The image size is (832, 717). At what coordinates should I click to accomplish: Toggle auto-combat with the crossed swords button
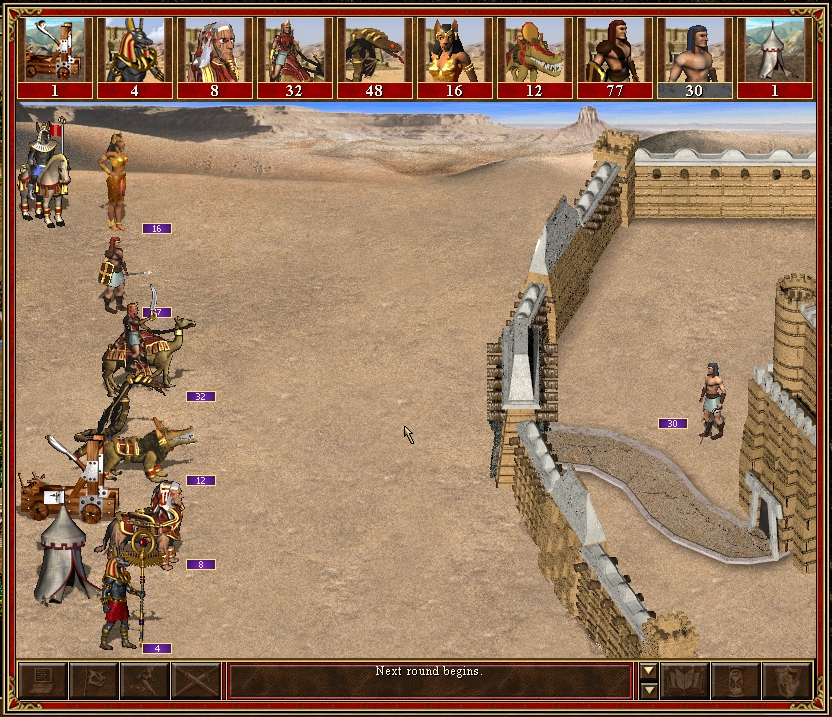click(196, 681)
